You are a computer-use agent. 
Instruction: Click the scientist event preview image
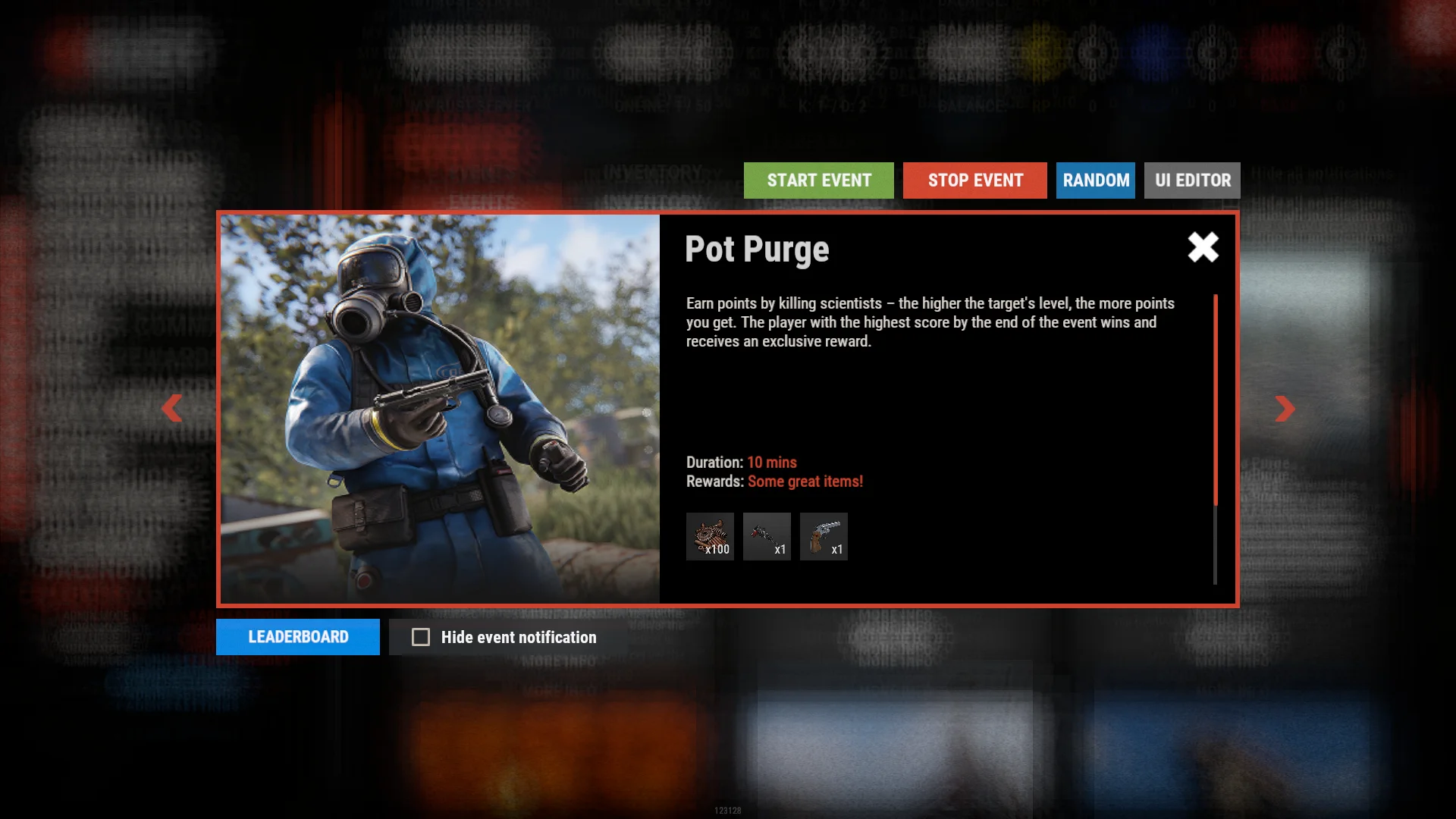click(x=440, y=409)
